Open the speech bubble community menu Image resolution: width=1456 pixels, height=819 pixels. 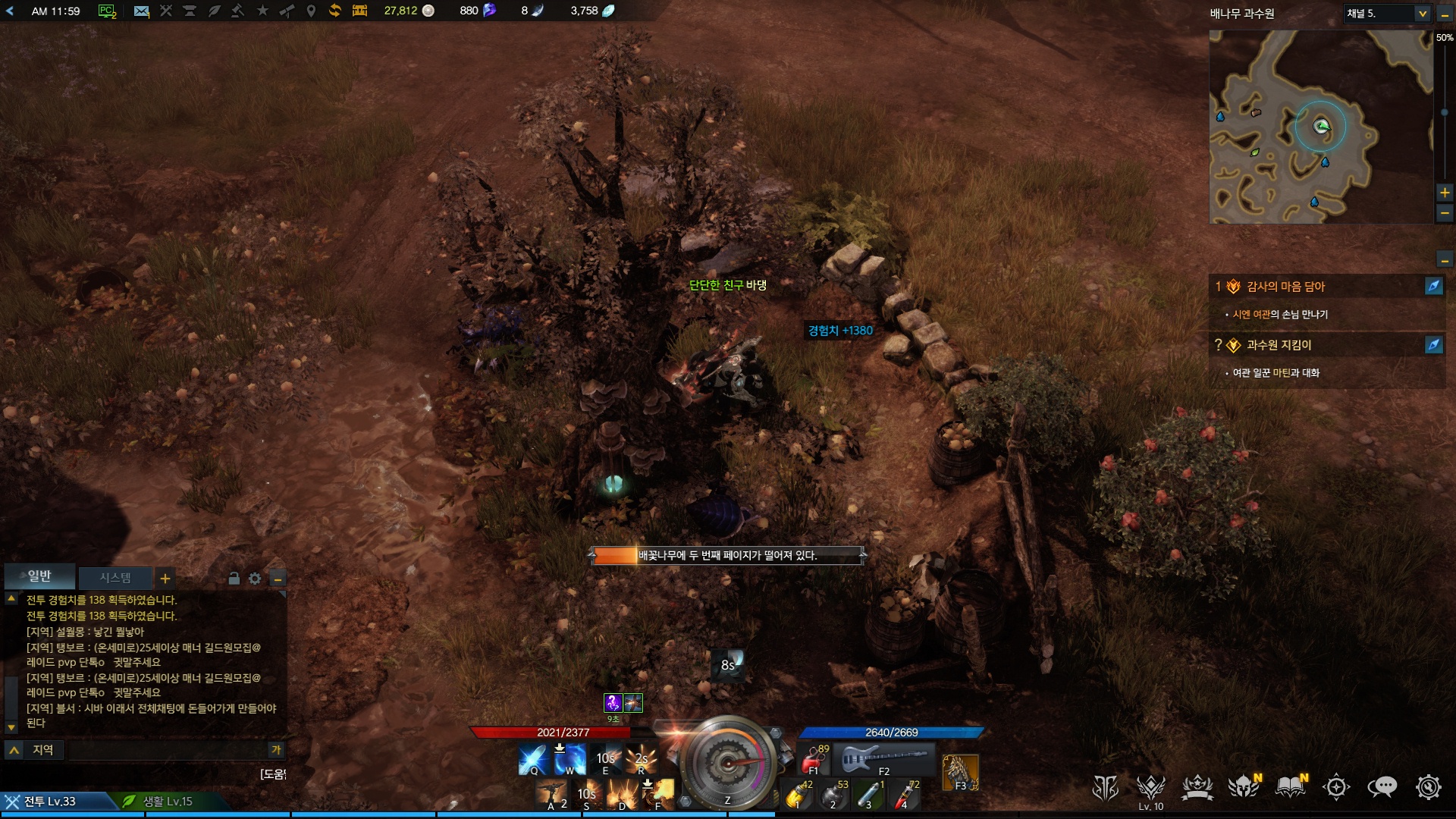[x=1382, y=787]
